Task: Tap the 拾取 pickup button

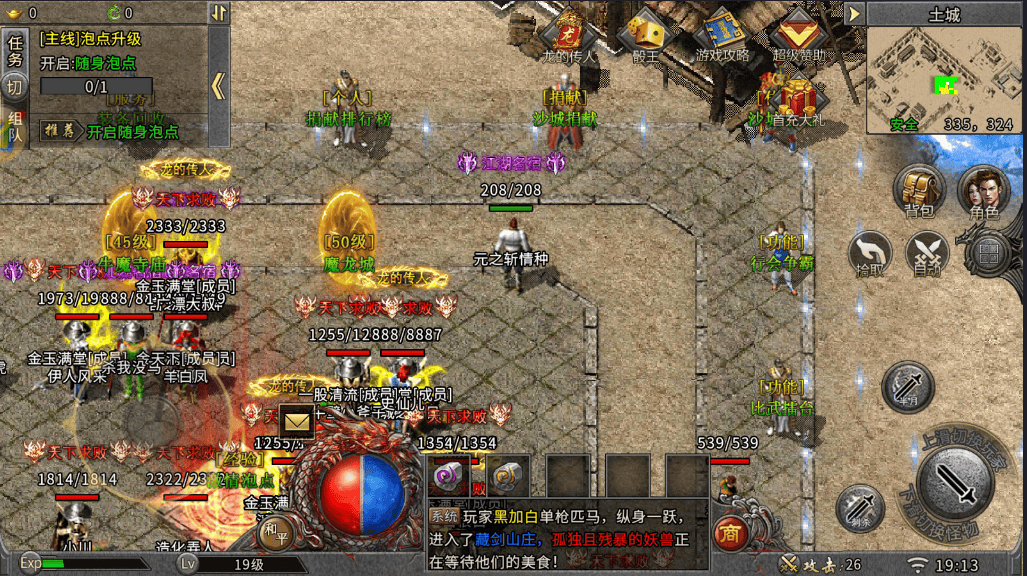Action: coord(870,251)
